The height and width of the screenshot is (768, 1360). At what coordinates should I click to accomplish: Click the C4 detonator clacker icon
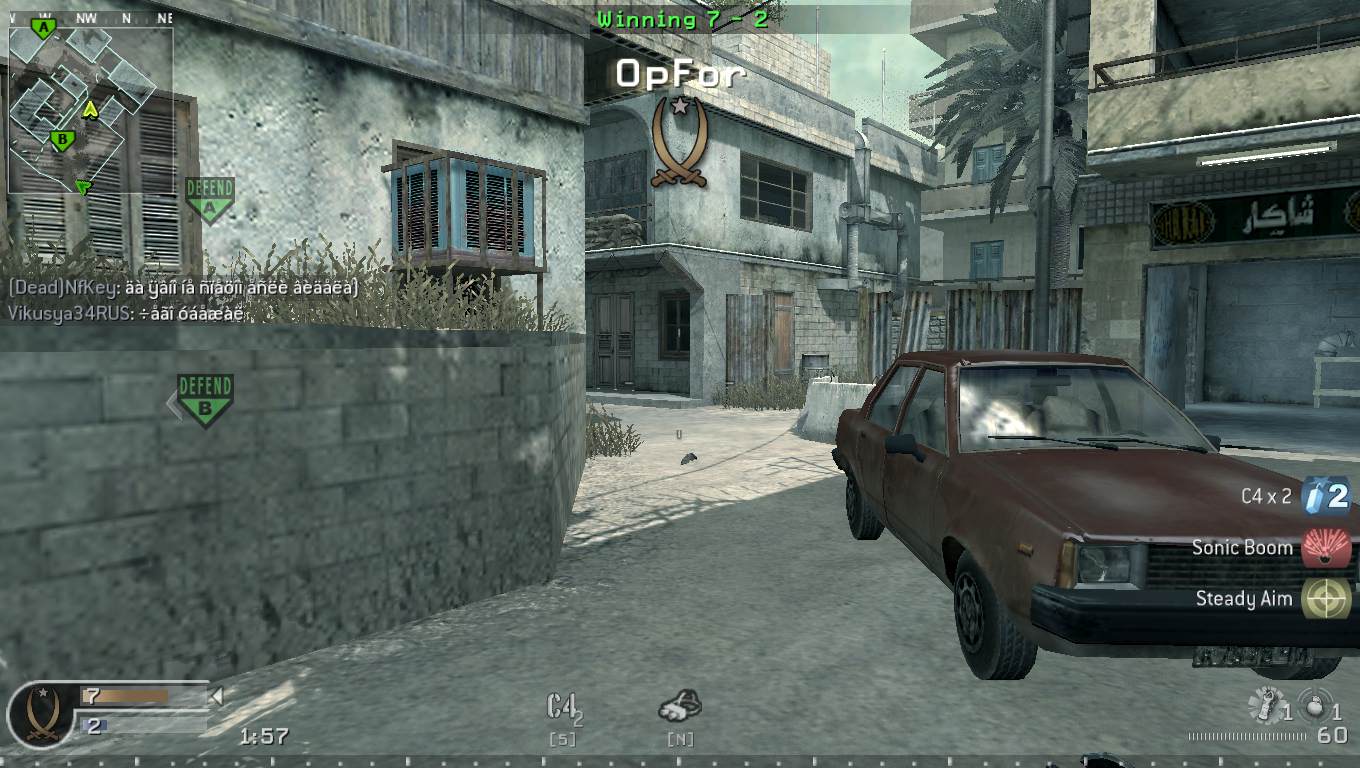(681, 705)
